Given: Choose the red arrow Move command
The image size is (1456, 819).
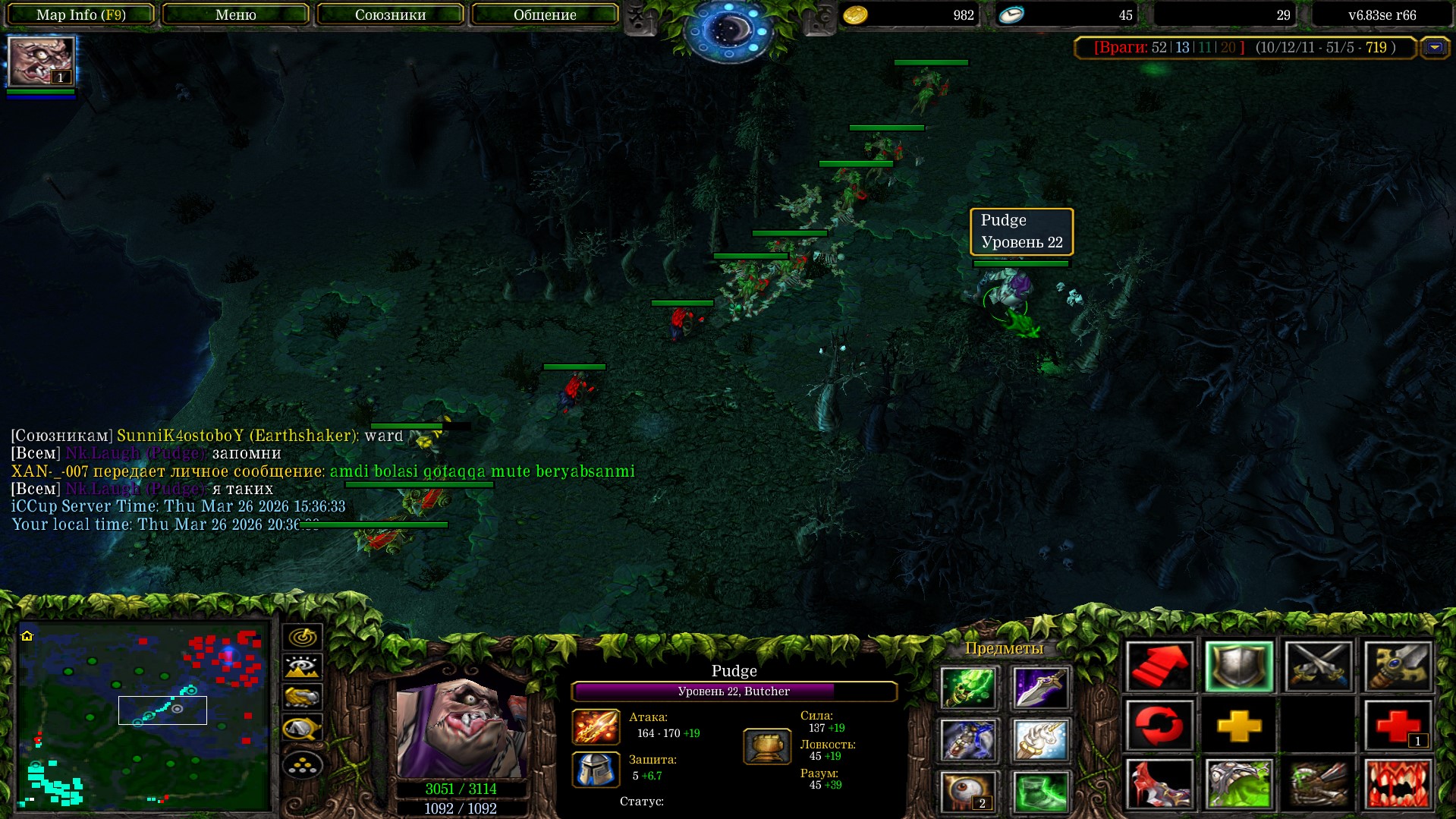Looking at the screenshot, I should (1159, 666).
